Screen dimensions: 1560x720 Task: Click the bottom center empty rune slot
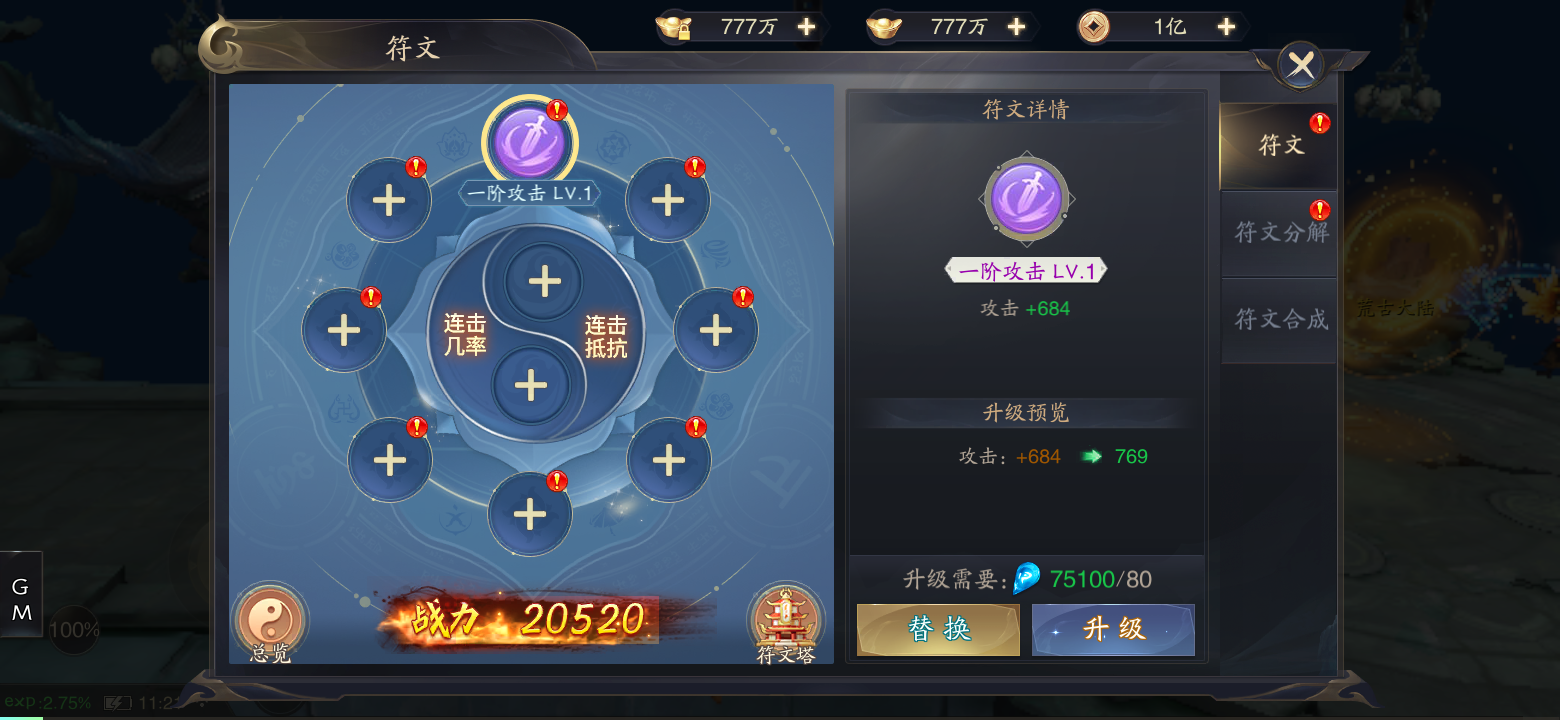tap(530, 513)
